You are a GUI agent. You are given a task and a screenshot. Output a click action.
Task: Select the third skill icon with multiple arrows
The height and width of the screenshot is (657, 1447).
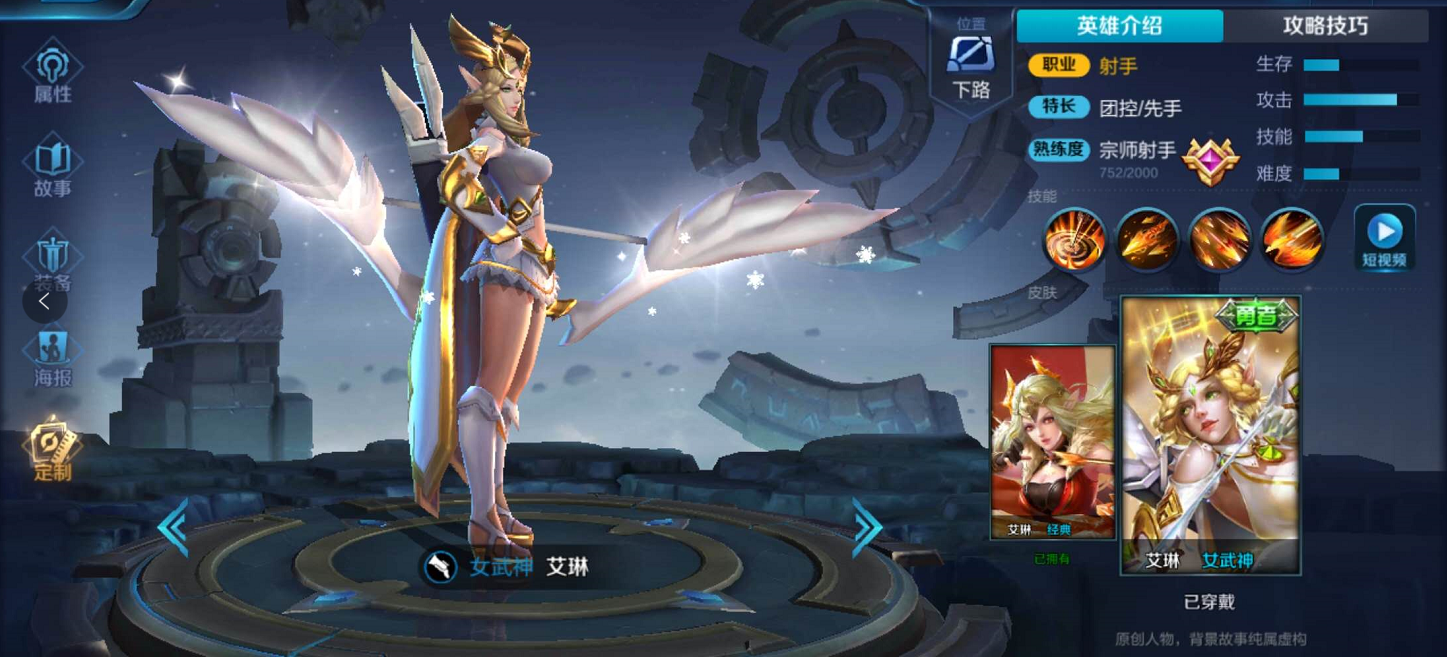pos(1219,240)
